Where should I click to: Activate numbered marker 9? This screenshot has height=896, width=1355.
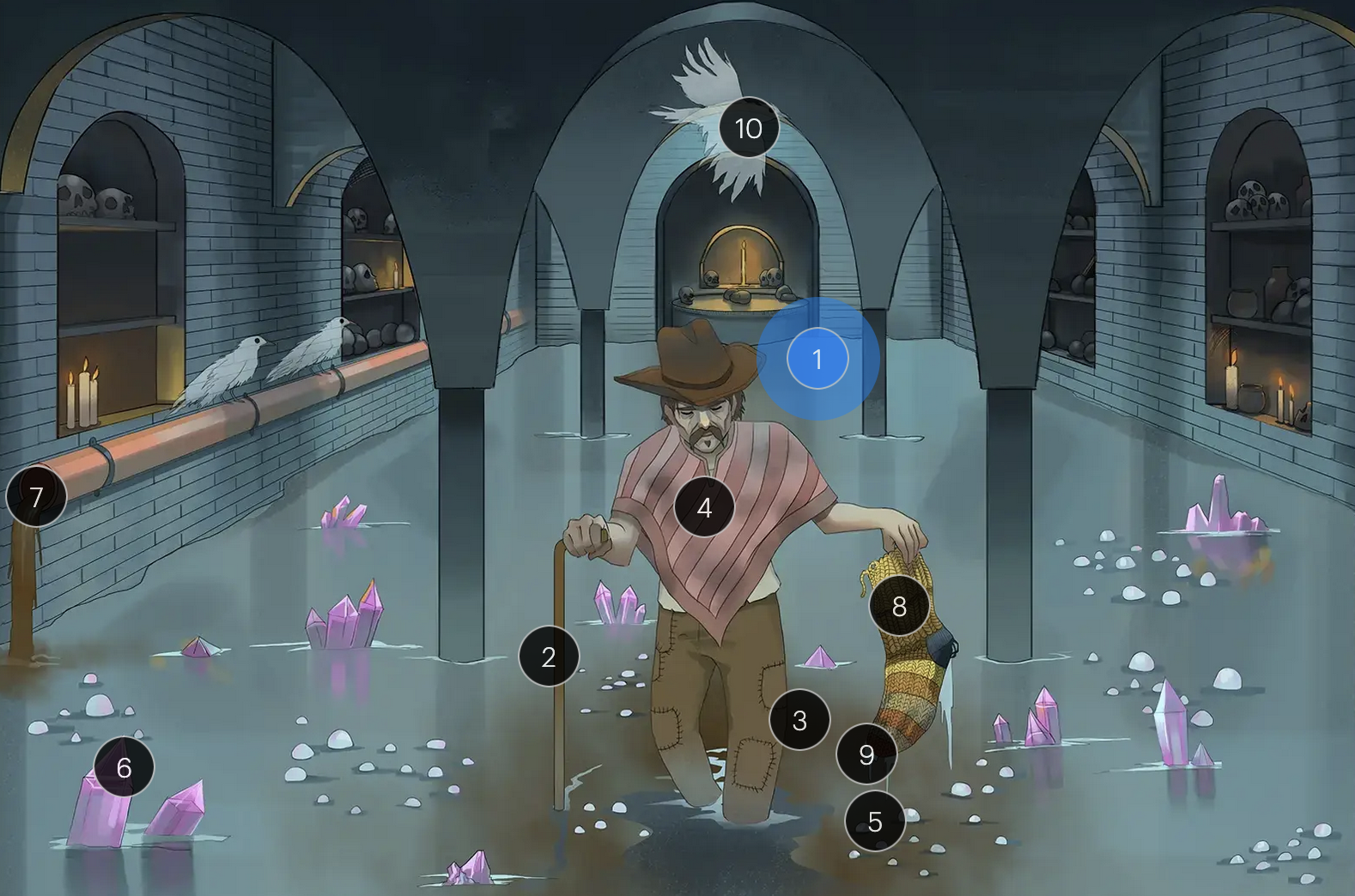(x=866, y=754)
